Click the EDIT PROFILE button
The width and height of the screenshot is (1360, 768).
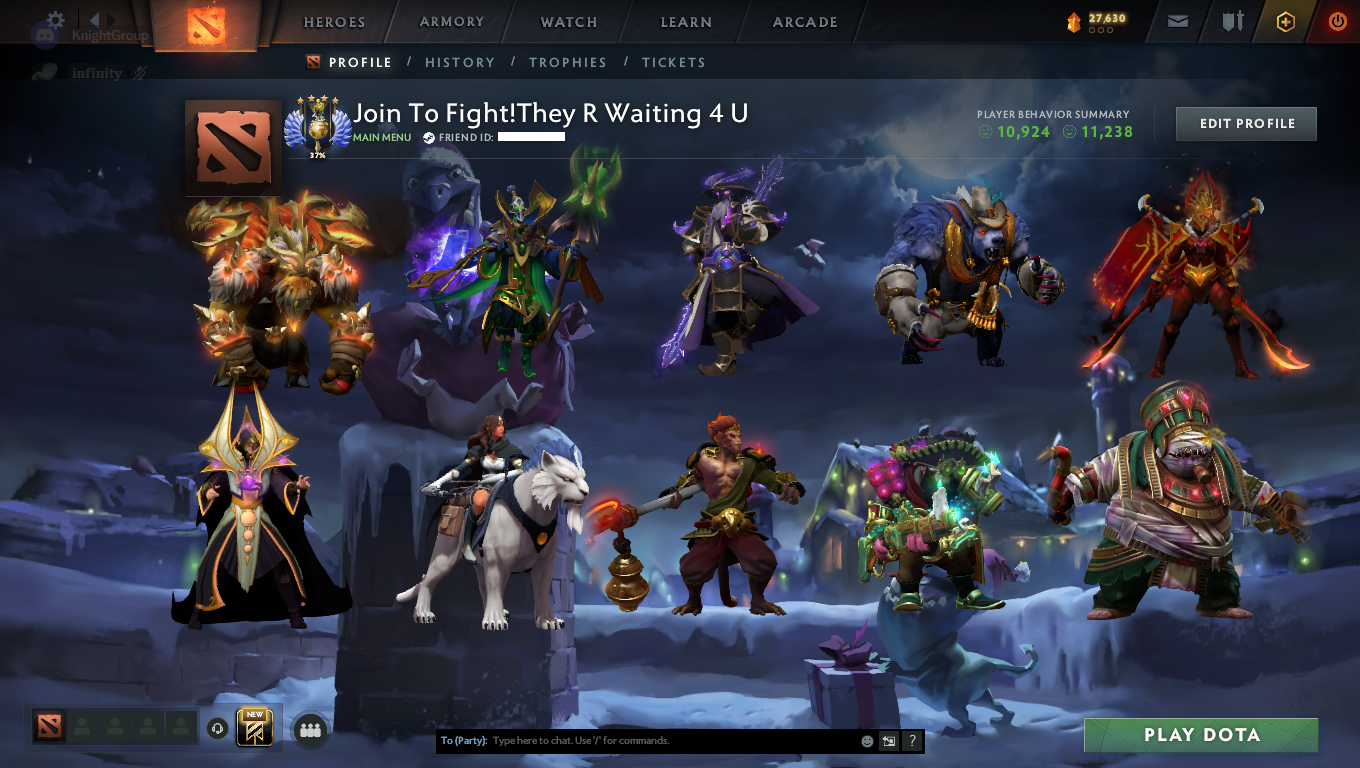pyautogui.click(x=1245, y=123)
